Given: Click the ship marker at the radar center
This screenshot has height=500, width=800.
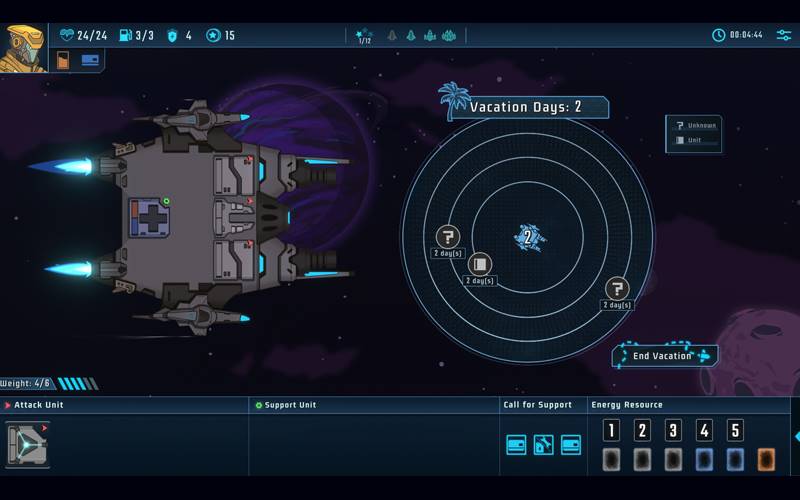Looking at the screenshot, I should 528,238.
